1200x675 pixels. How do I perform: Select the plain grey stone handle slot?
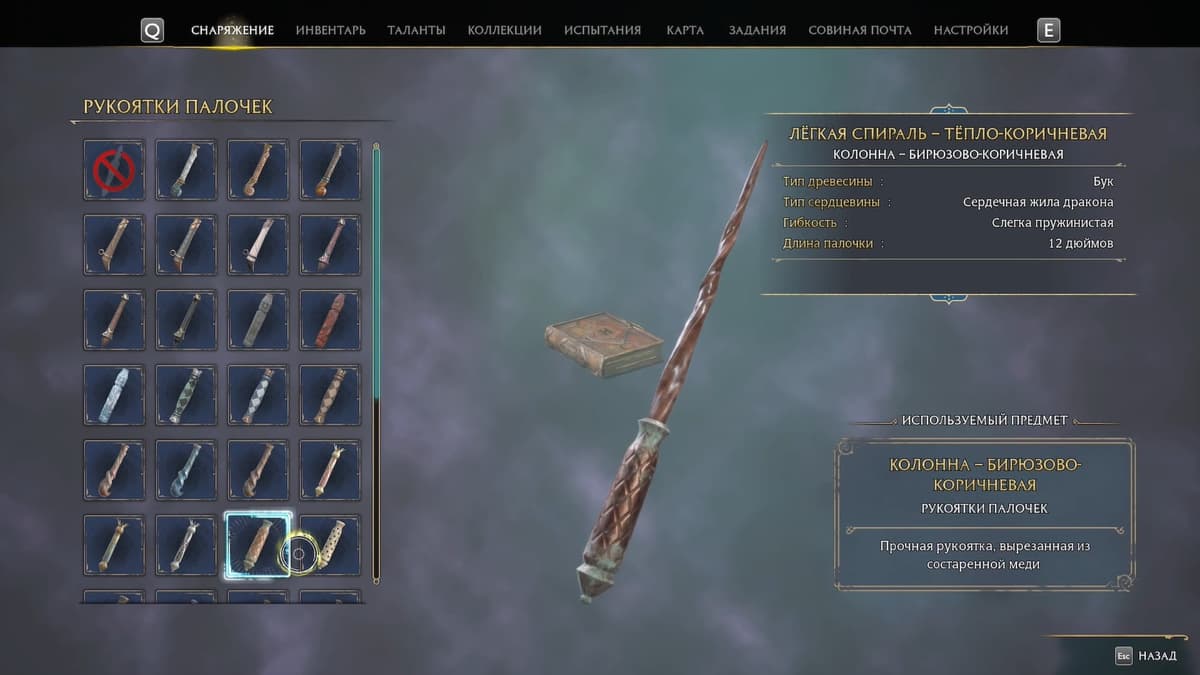(258, 320)
